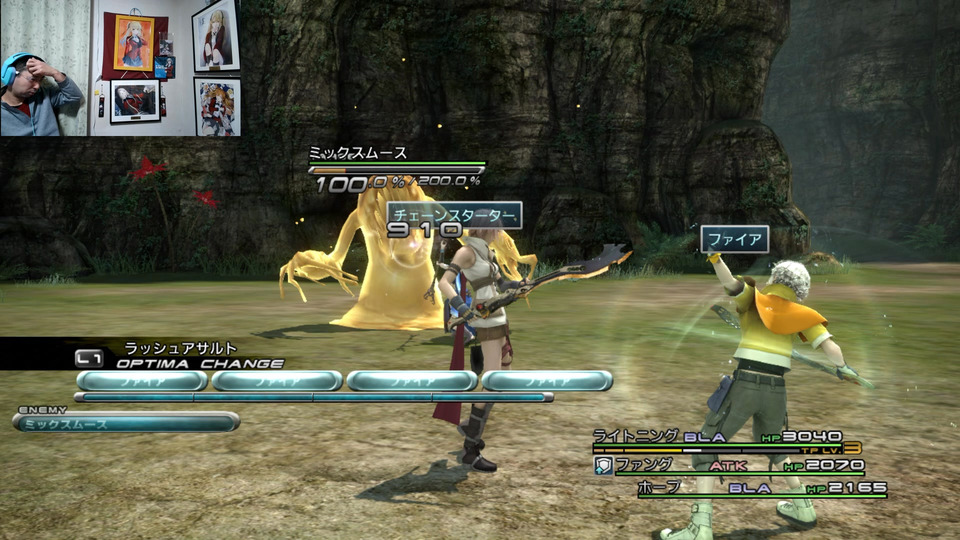Select the ミックスムース enemy target entry
960x540 pixels.
click(x=126, y=422)
